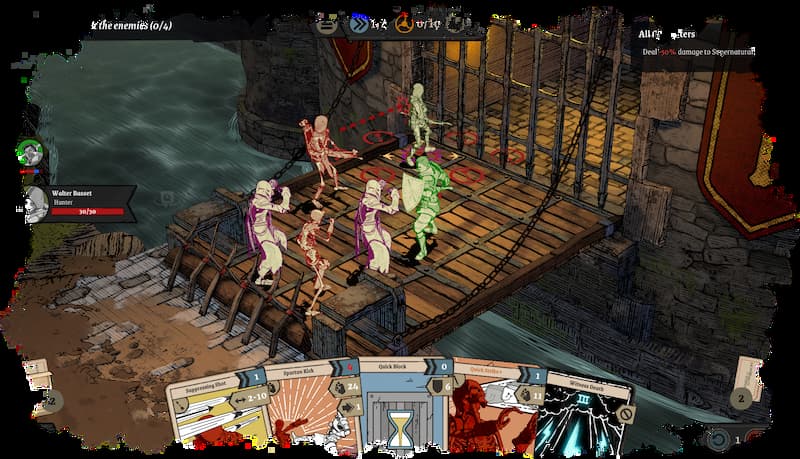This screenshot has height=459, width=800.
Task: Click the green-ringed round portrait icon
Action: pos(30,153)
